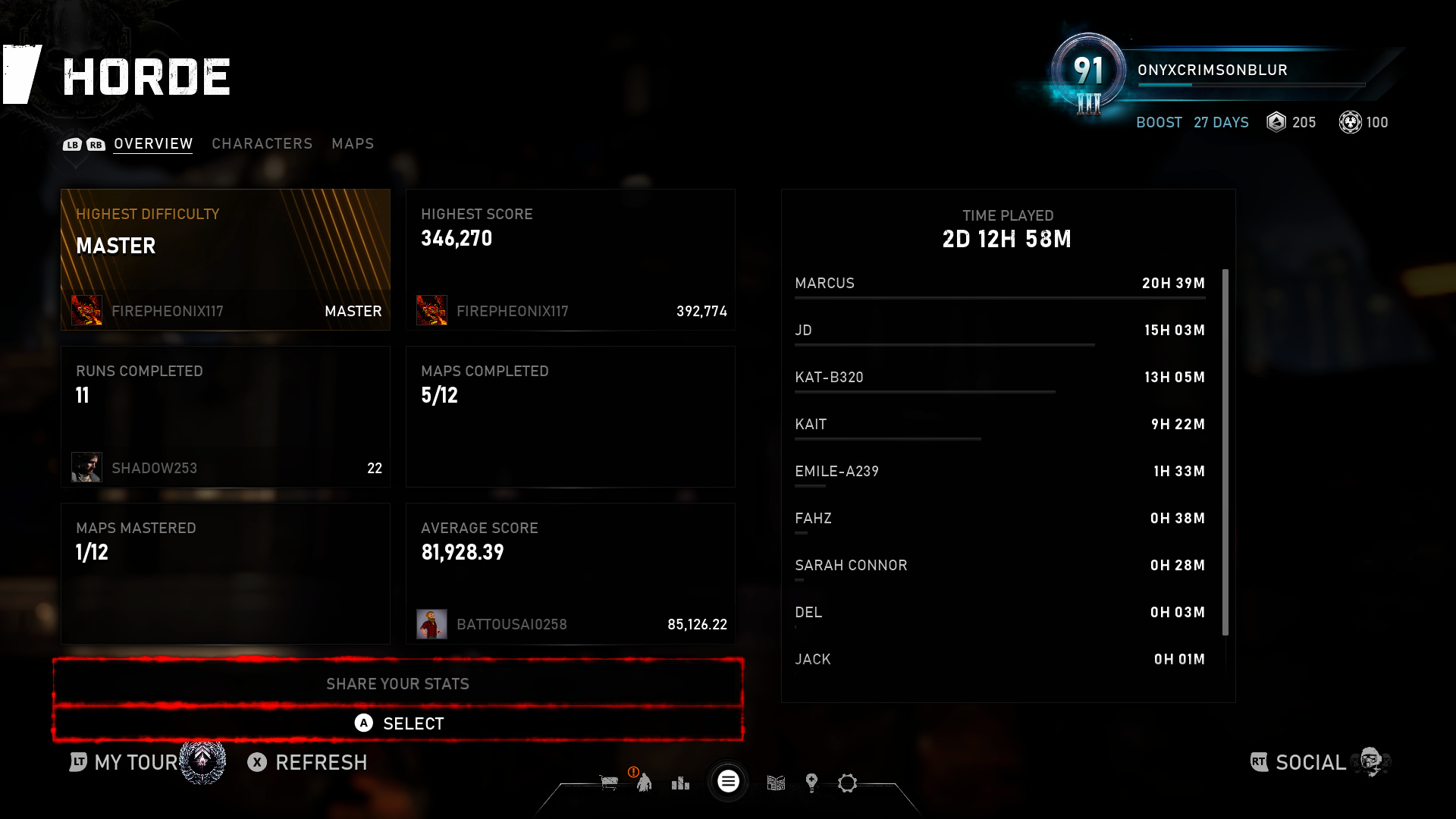Image resolution: width=1456 pixels, height=819 pixels.
Task: Open the newspaper news icon
Action: pos(776,783)
